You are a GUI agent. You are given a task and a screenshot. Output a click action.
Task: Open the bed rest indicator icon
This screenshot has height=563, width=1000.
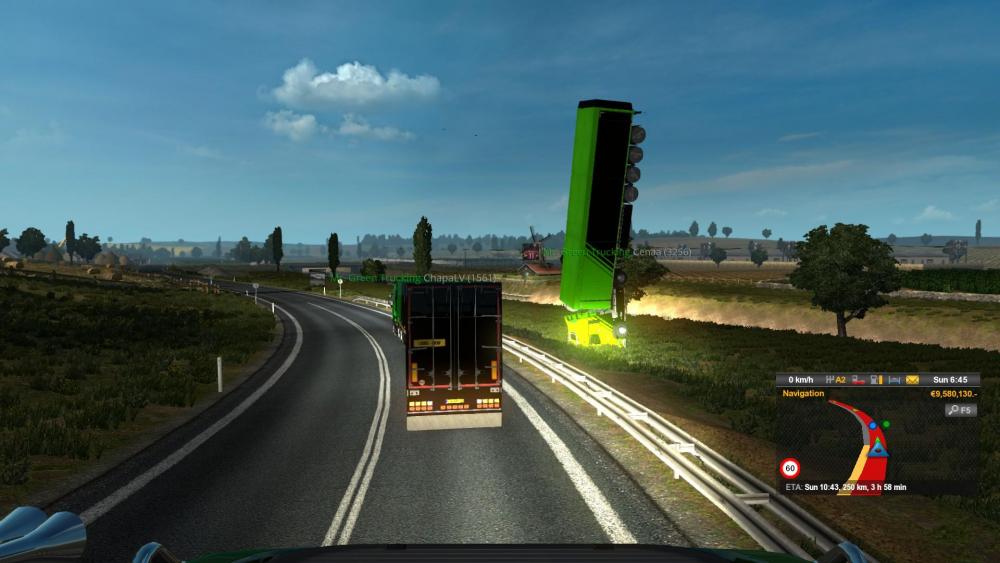[x=894, y=380]
